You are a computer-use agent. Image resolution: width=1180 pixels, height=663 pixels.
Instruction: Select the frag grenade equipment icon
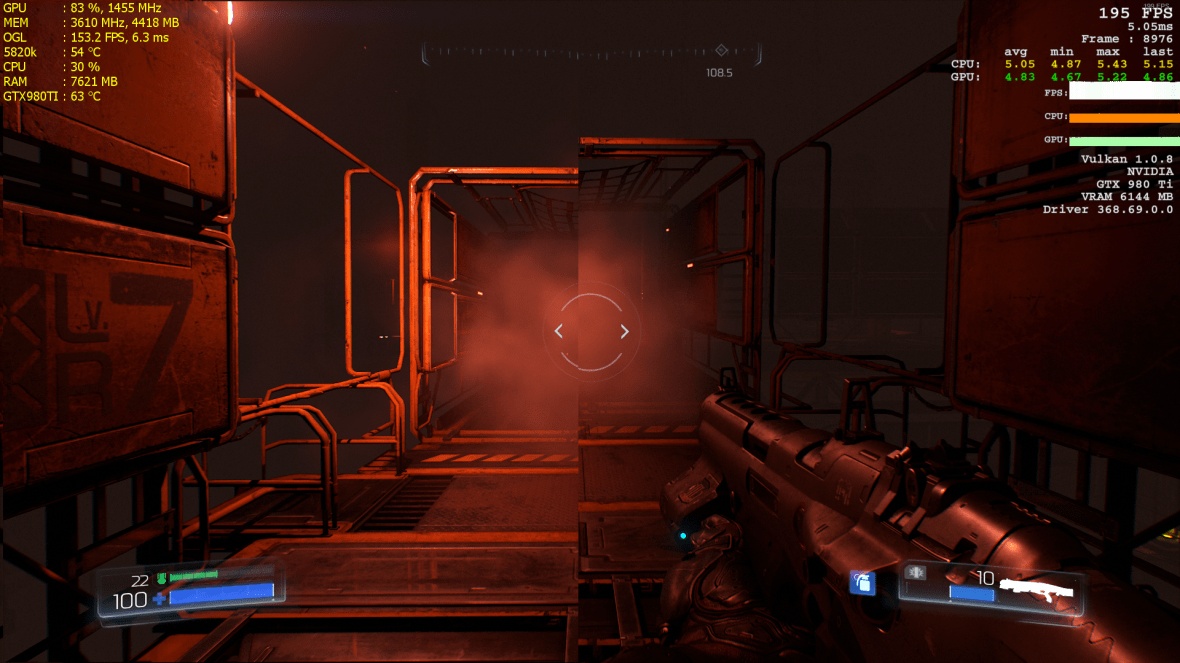click(x=862, y=582)
